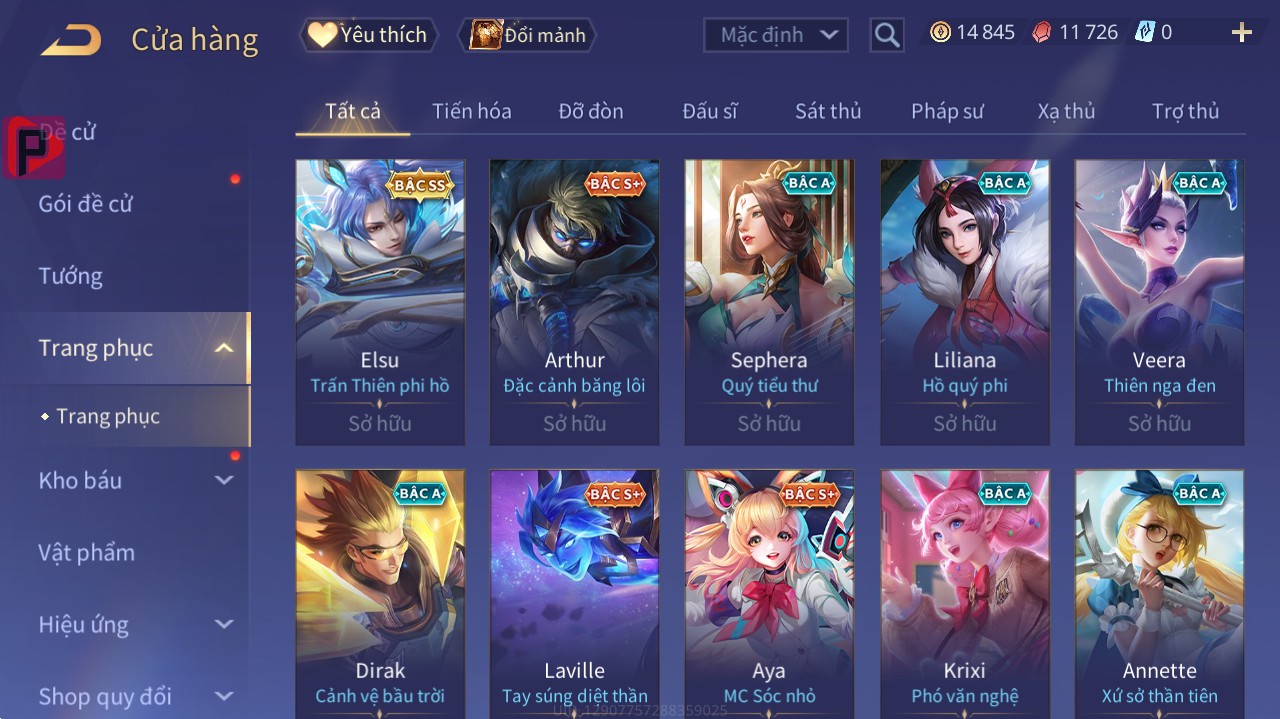Show the Đấu sĩ skins tab

coord(709,111)
